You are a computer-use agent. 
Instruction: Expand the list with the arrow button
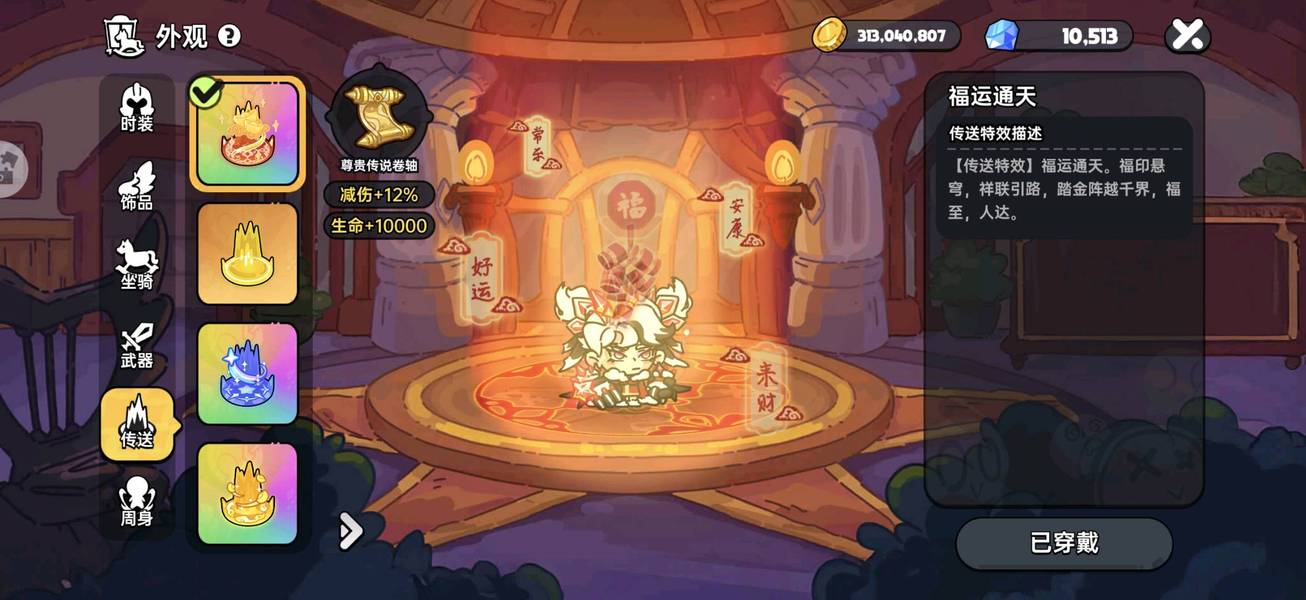point(350,531)
